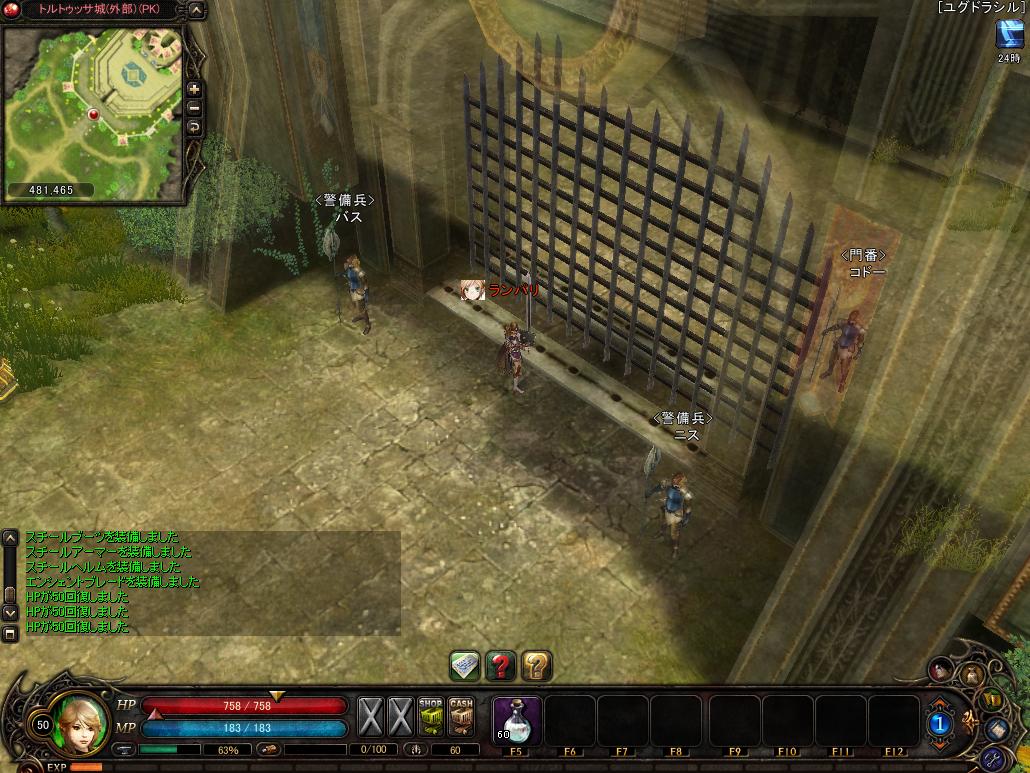The height and width of the screenshot is (773, 1030).
Task: Click the blue 24-hour item icon at top right
Action: (1008, 33)
